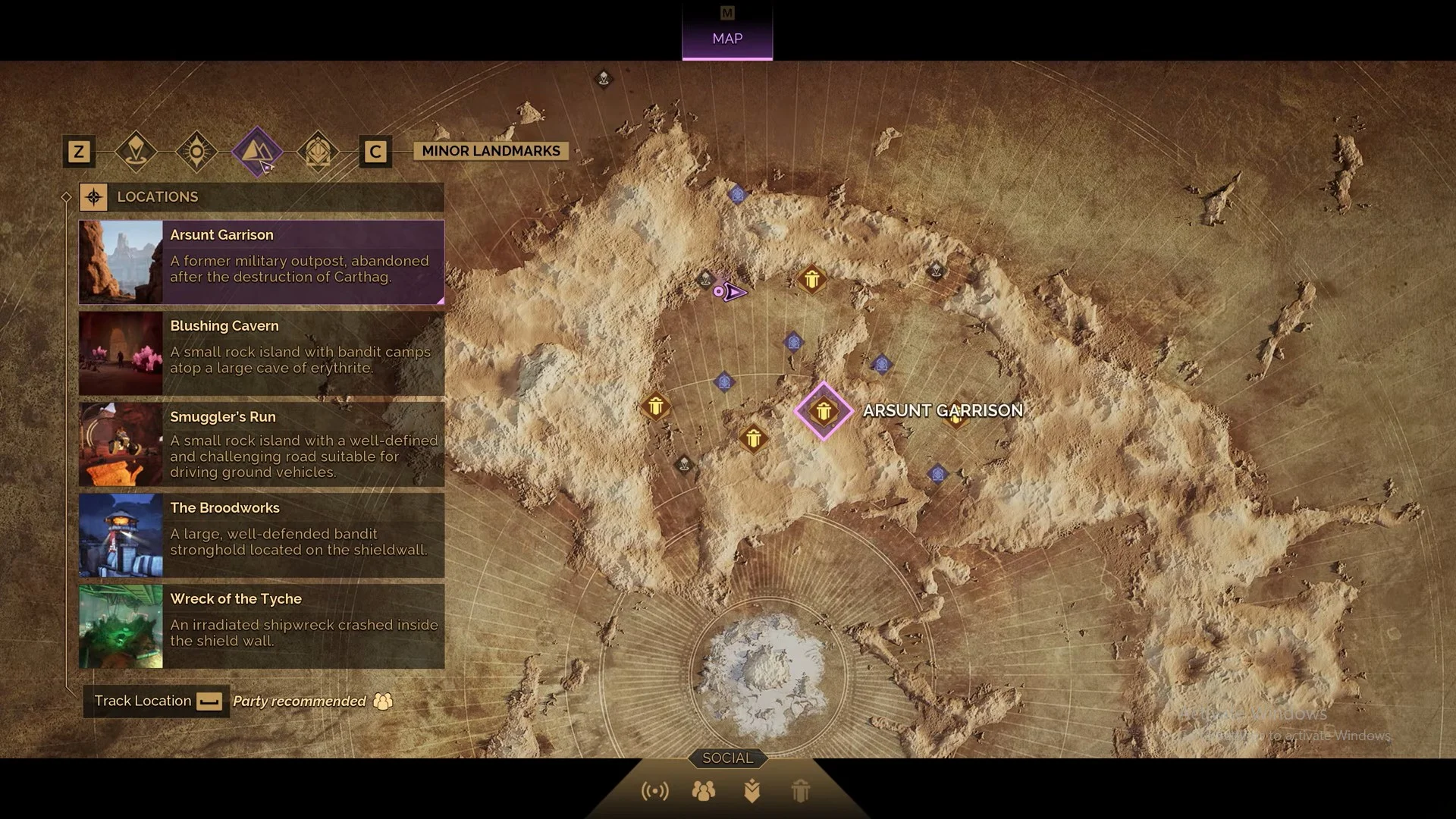Click the group of people Social icon
This screenshot has height=819, width=1456.
pyautogui.click(x=704, y=790)
